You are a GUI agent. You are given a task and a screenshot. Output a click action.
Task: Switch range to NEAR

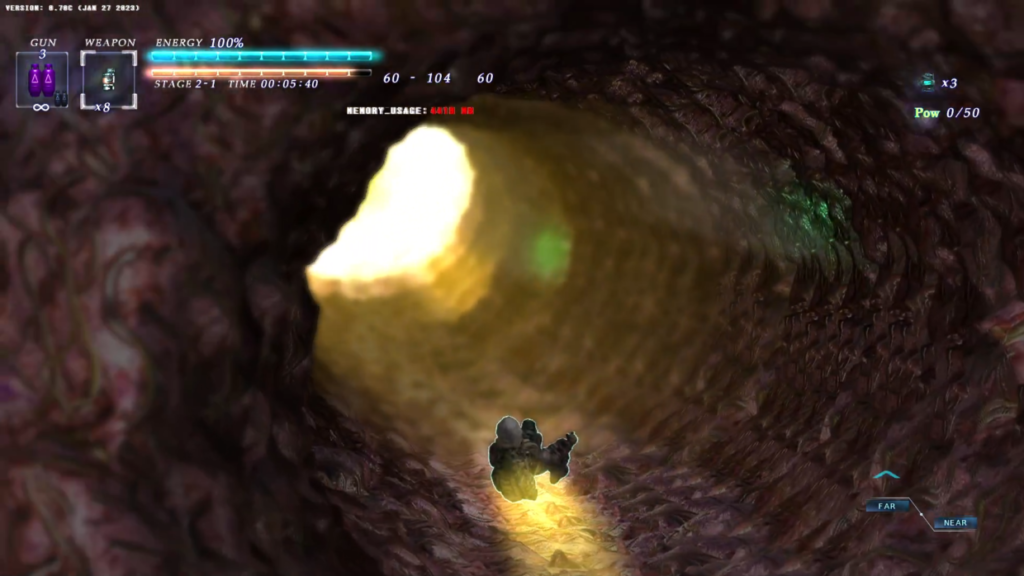coord(953,522)
